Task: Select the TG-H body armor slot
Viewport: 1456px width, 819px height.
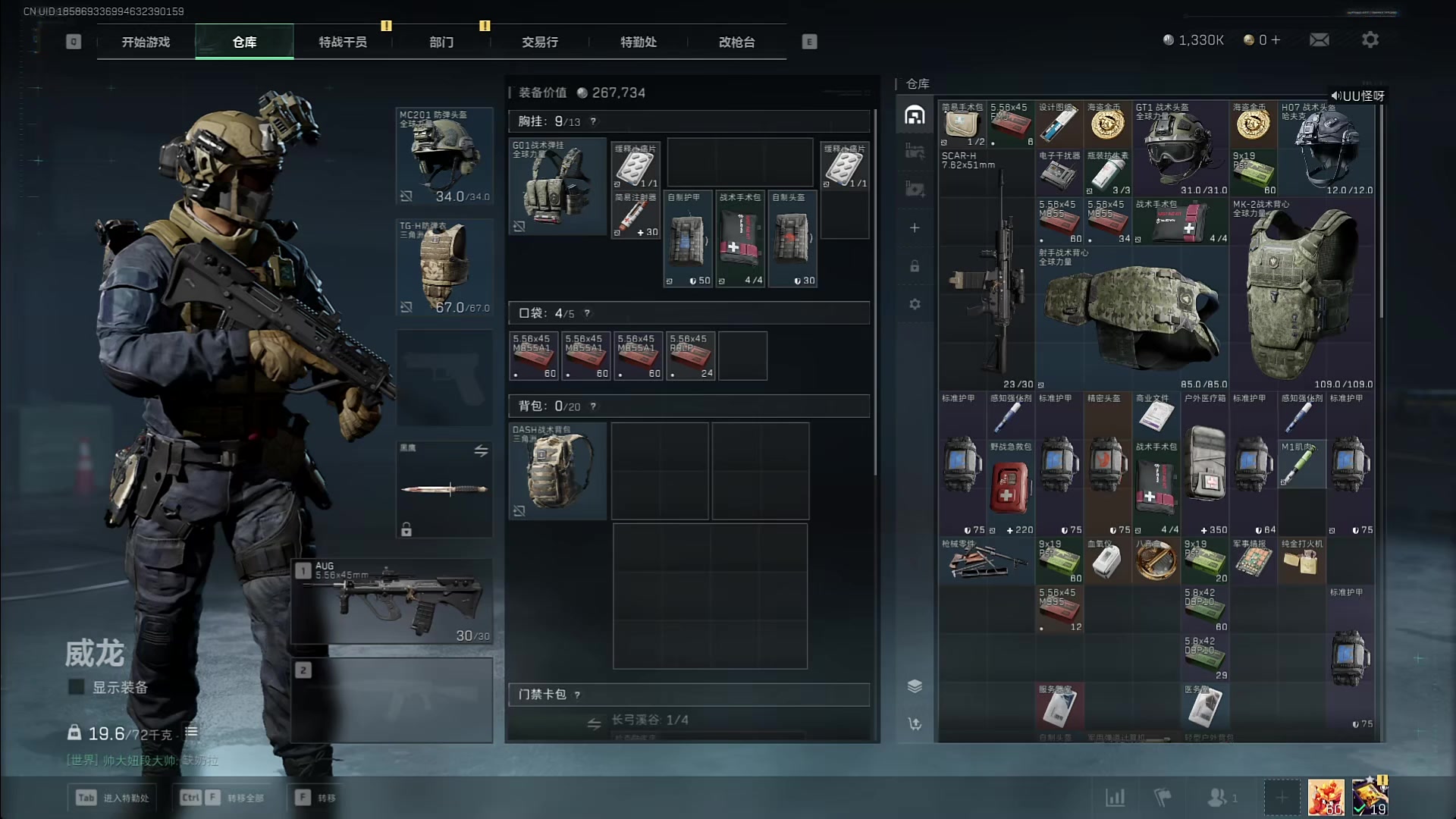Action: click(x=444, y=267)
